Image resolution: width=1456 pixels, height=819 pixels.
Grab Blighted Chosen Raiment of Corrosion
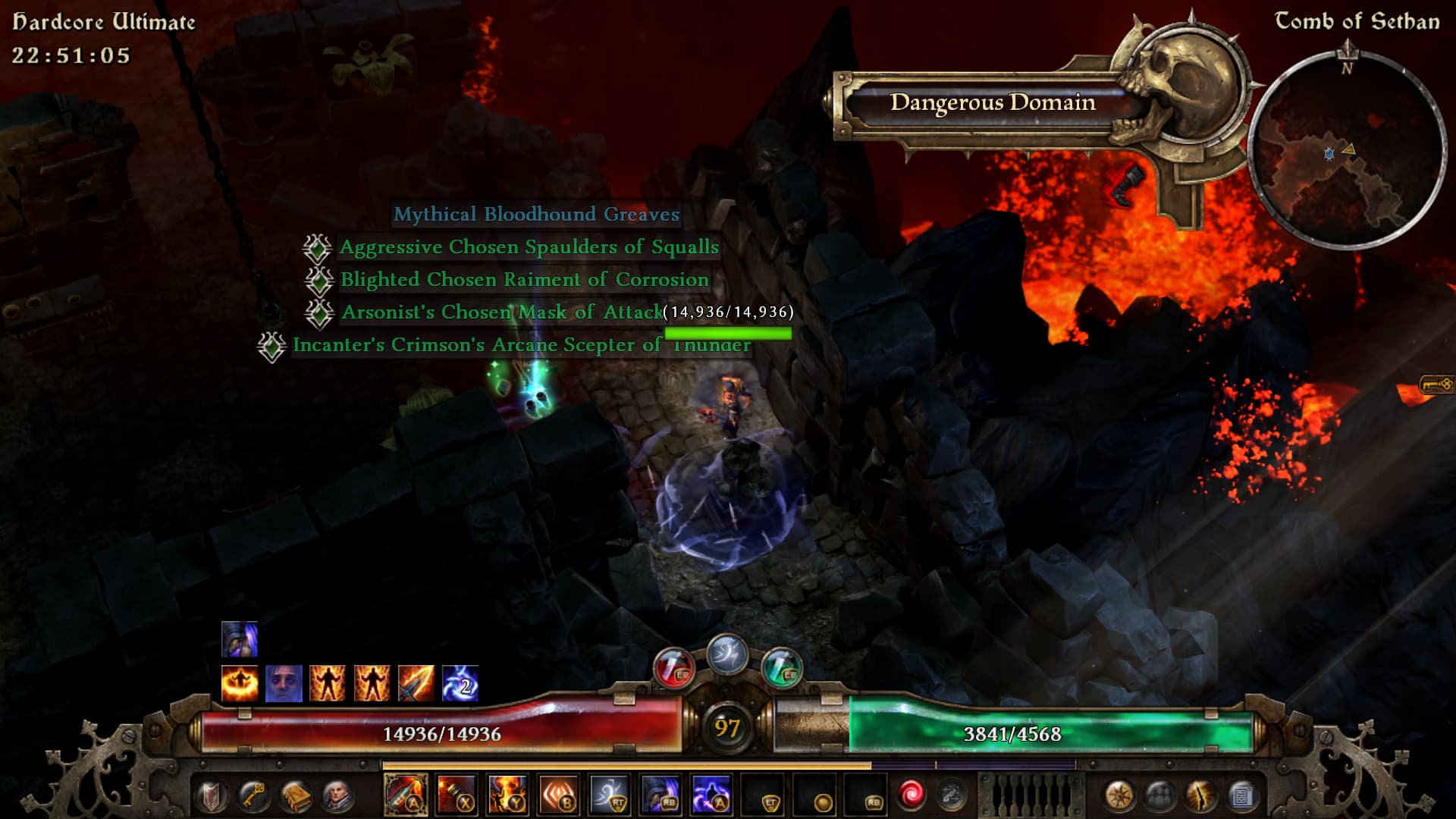(x=524, y=280)
